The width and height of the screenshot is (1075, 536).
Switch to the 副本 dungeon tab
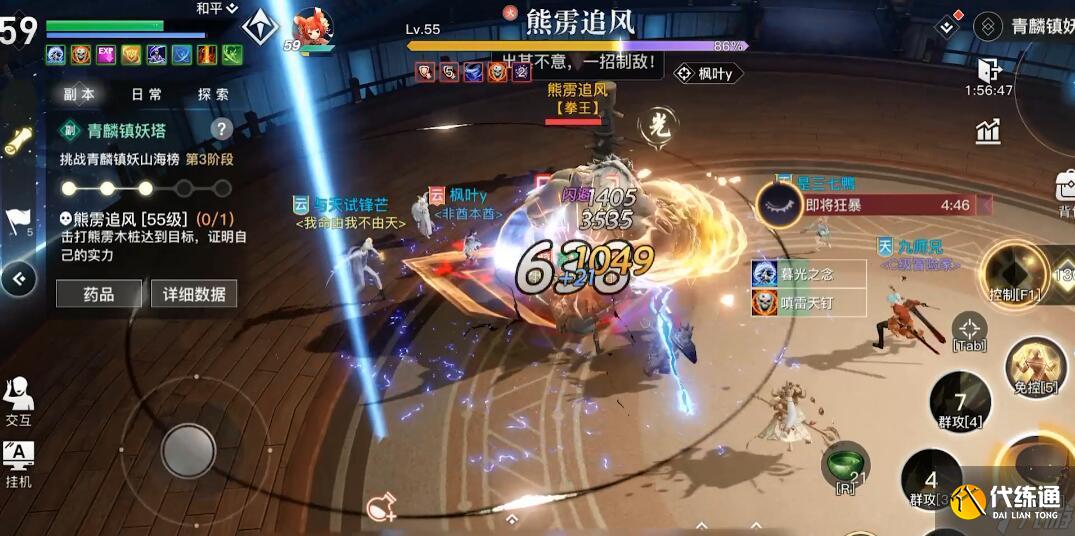coord(79,95)
